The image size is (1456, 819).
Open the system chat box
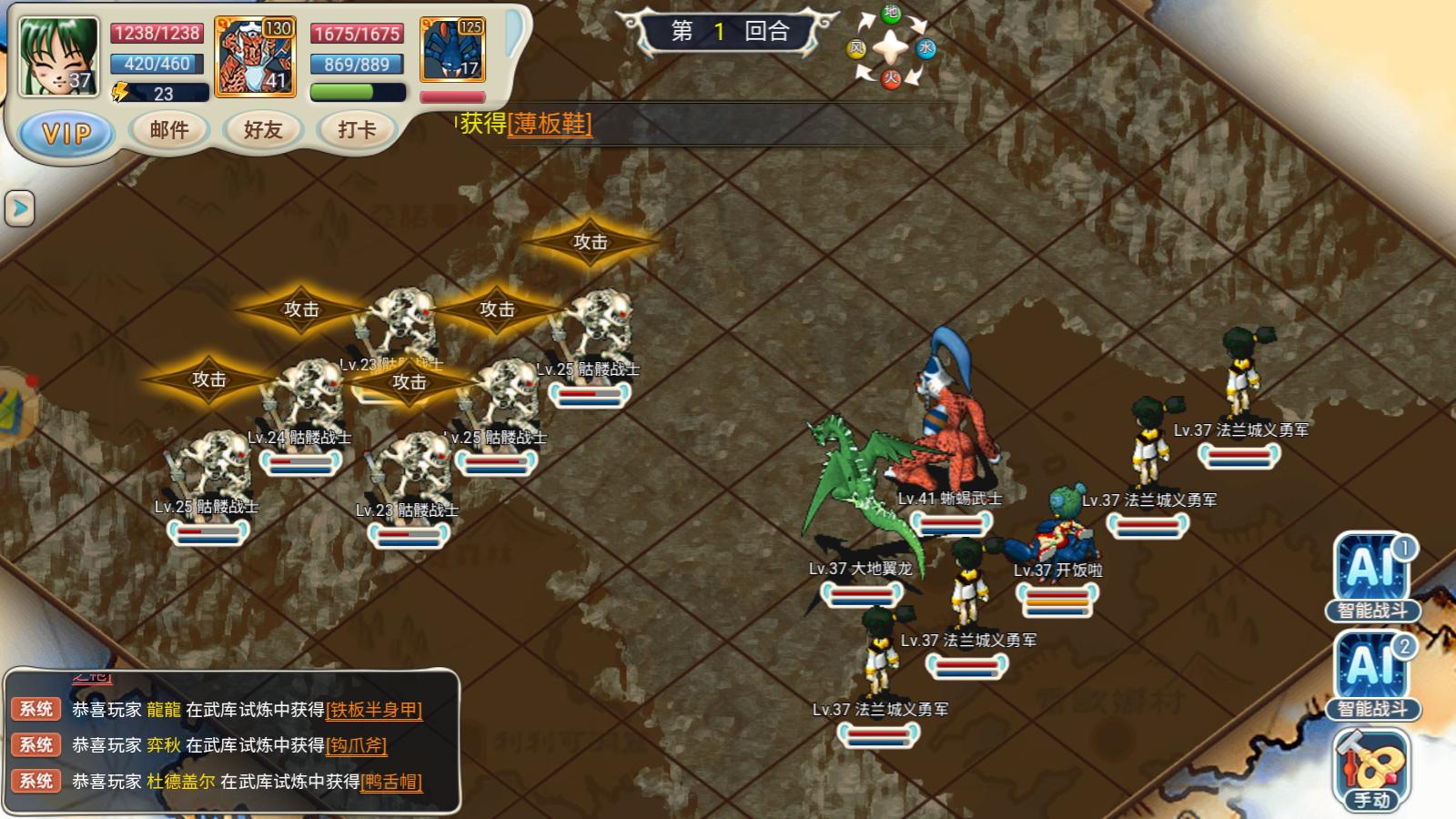(x=232, y=742)
